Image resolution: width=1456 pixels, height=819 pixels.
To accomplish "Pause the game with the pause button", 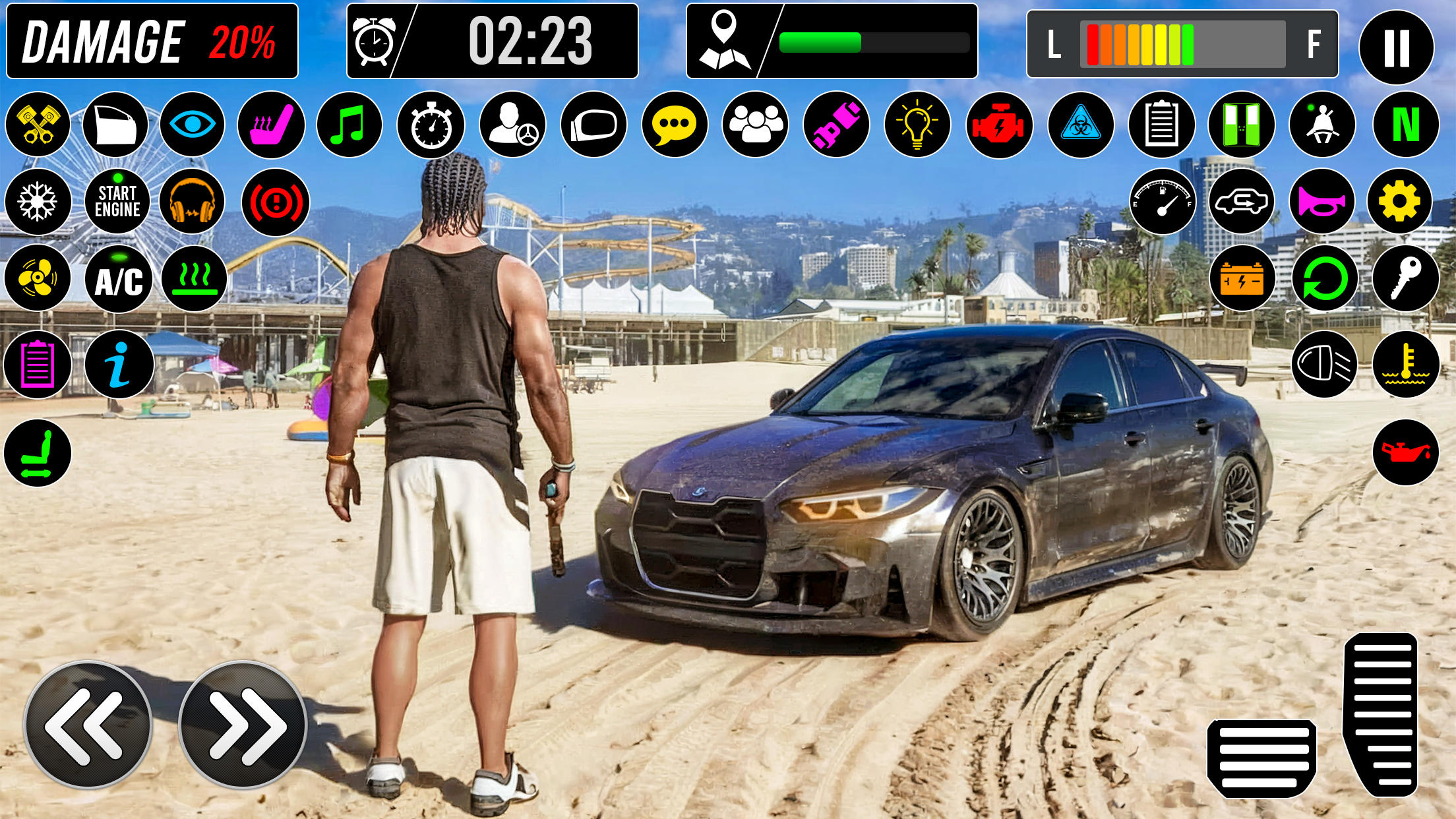I will pyautogui.click(x=1396, y=47).
